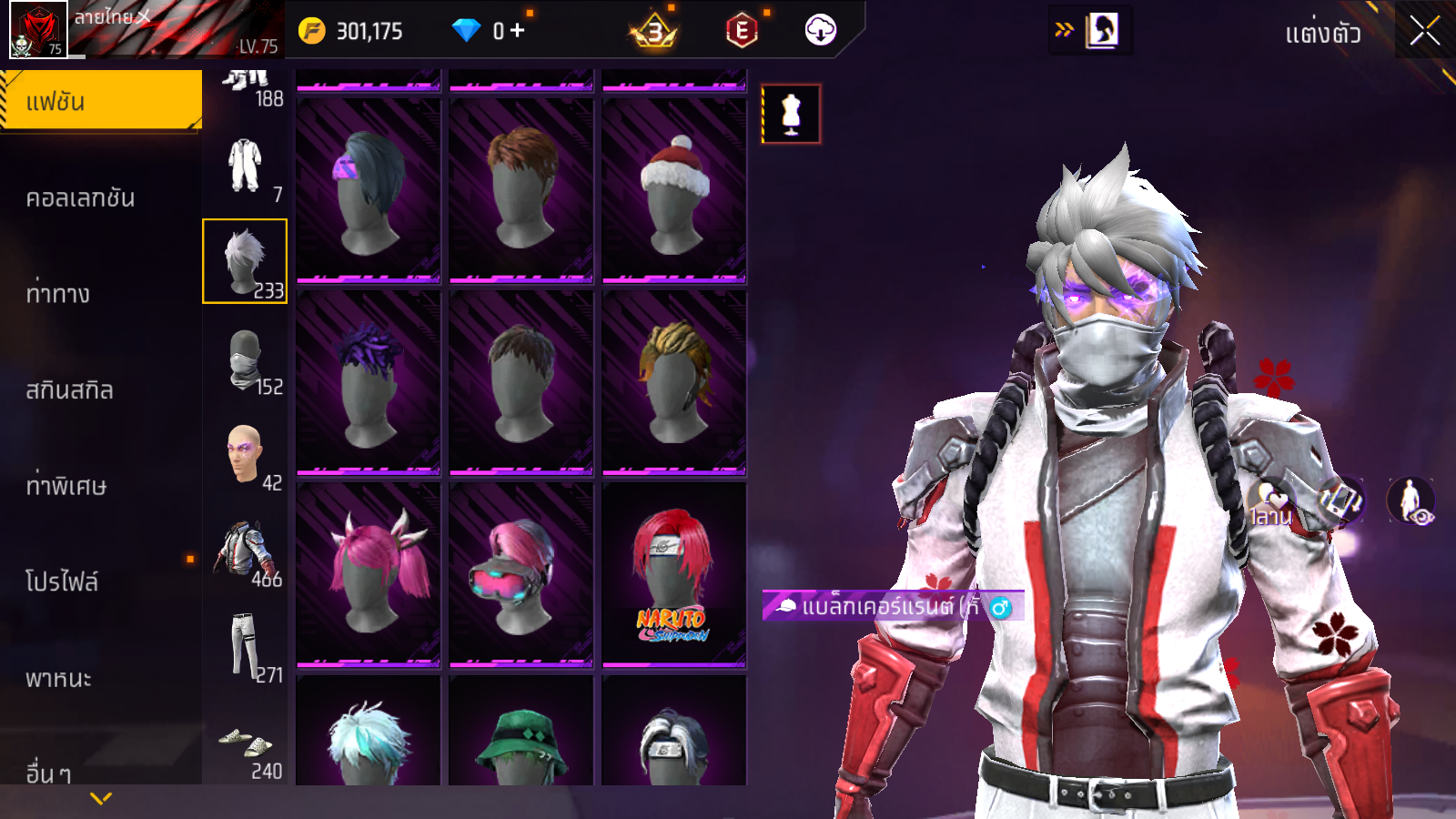
Task: Select the hair category with 233 items
Action: pyautogui.click(x=245, y=261)
